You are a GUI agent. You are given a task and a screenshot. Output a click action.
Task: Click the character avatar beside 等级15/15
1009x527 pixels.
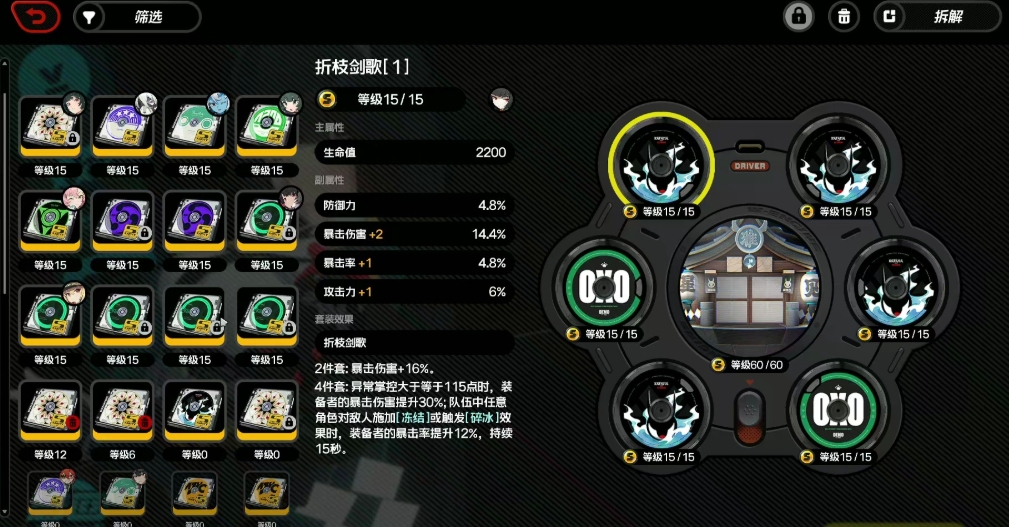pyautogui.click(x=501, y=99)
